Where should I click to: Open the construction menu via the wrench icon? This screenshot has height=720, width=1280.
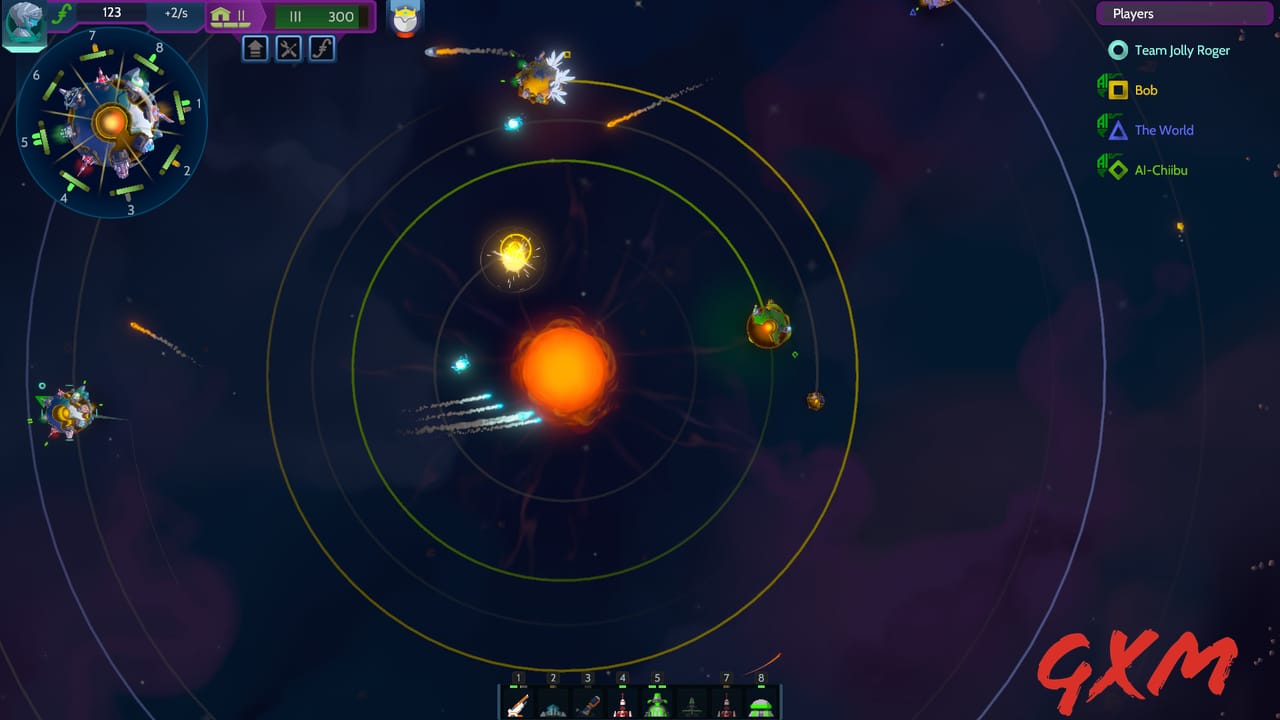click(x=288, y=48)
